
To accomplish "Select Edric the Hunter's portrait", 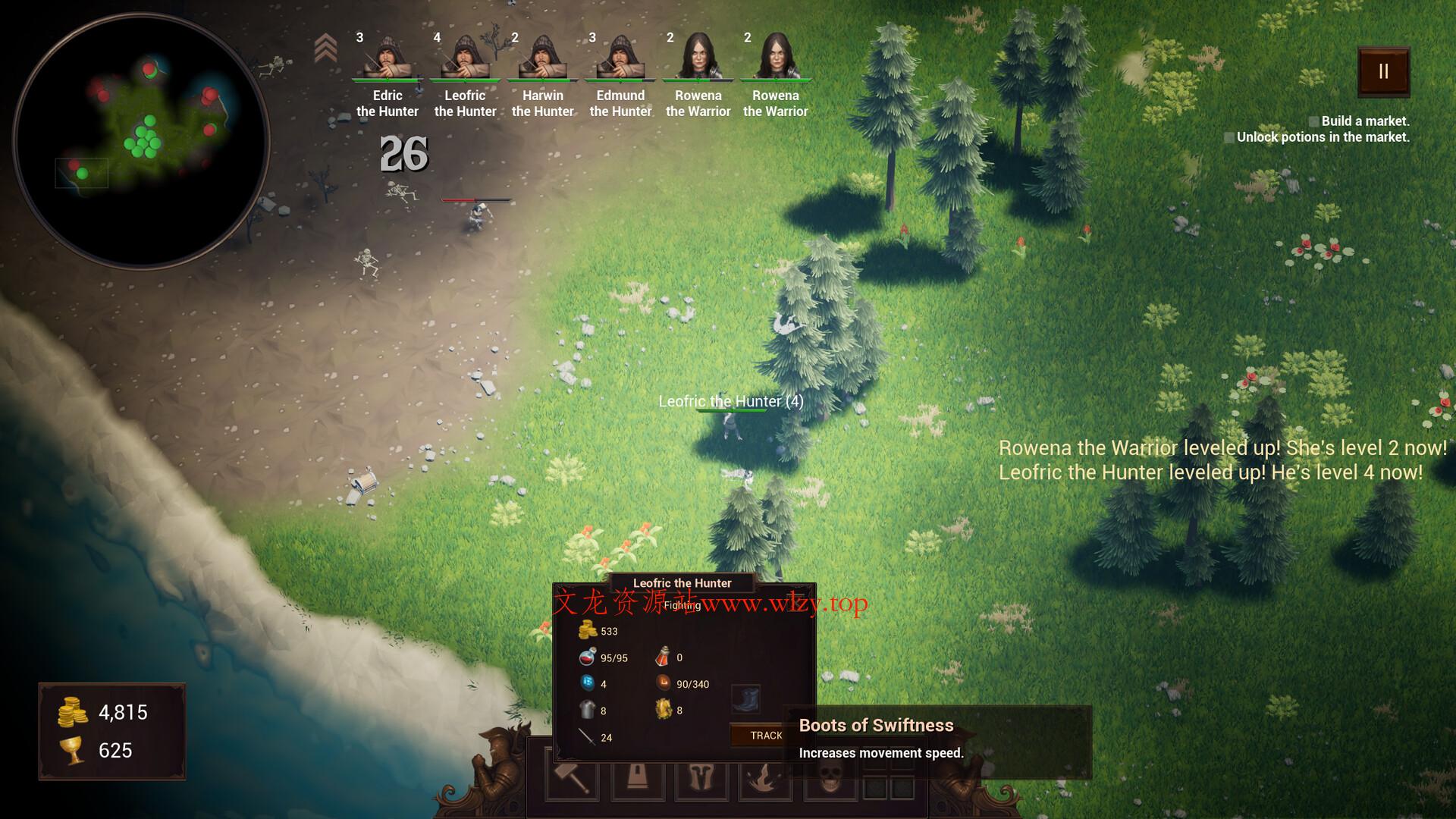I will [388, 57].
